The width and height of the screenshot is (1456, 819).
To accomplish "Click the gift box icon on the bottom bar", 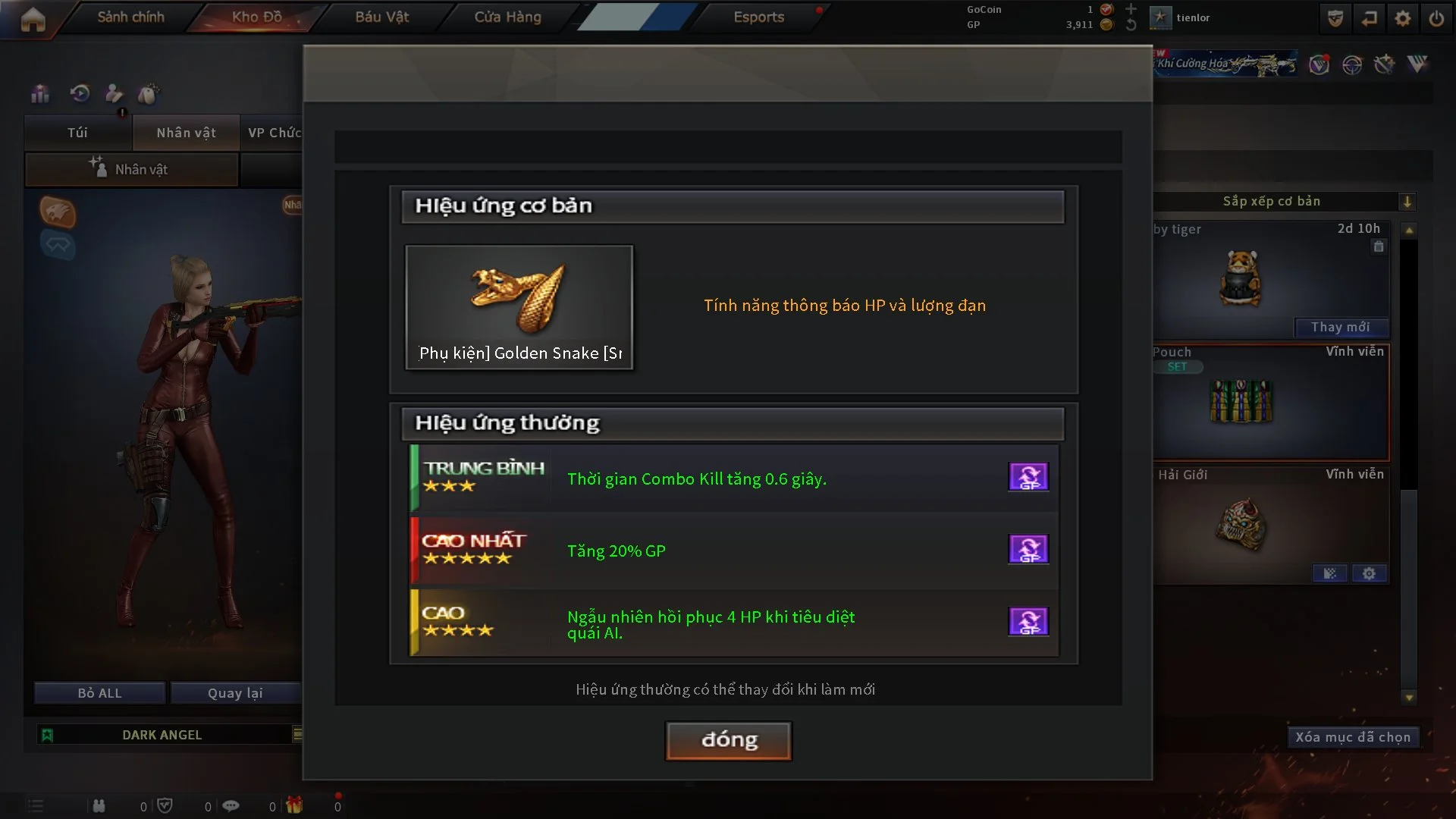I will click(x=294, y=806).
